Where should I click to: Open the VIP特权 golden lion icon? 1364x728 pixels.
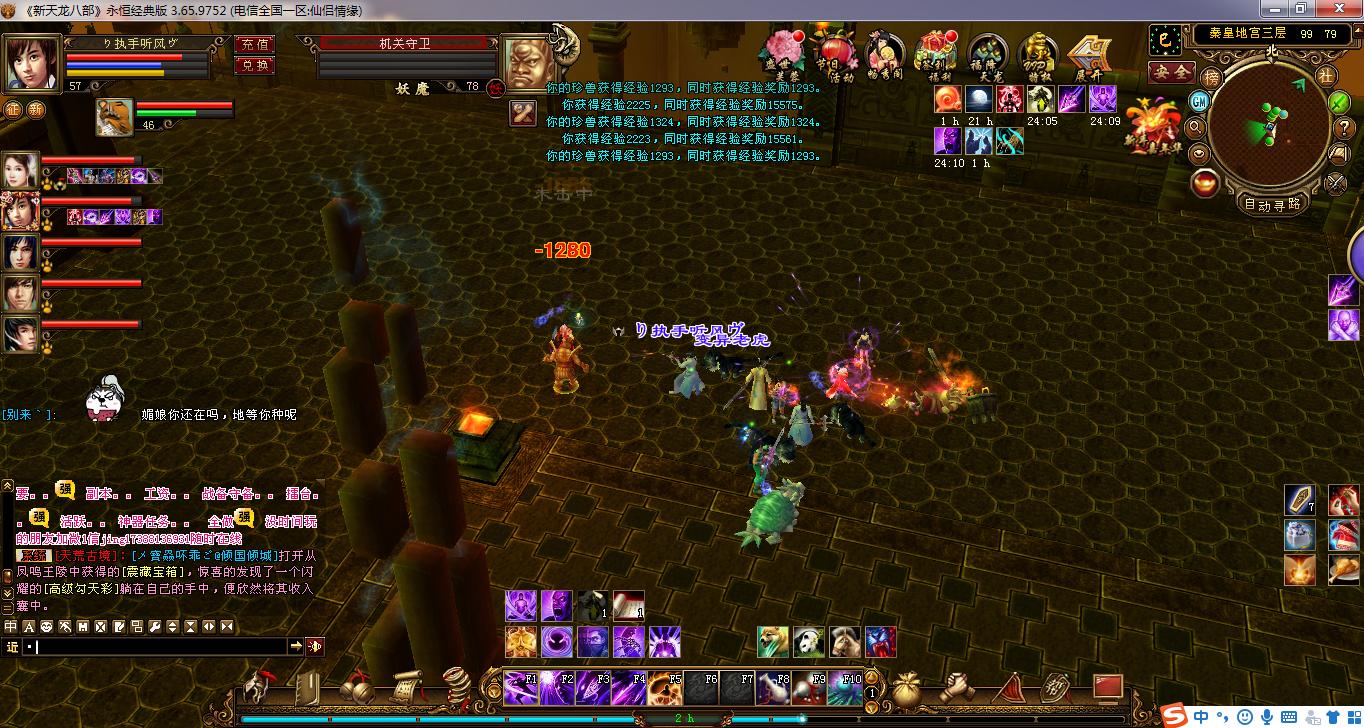pyautogui.click(x=1039, y=54)
